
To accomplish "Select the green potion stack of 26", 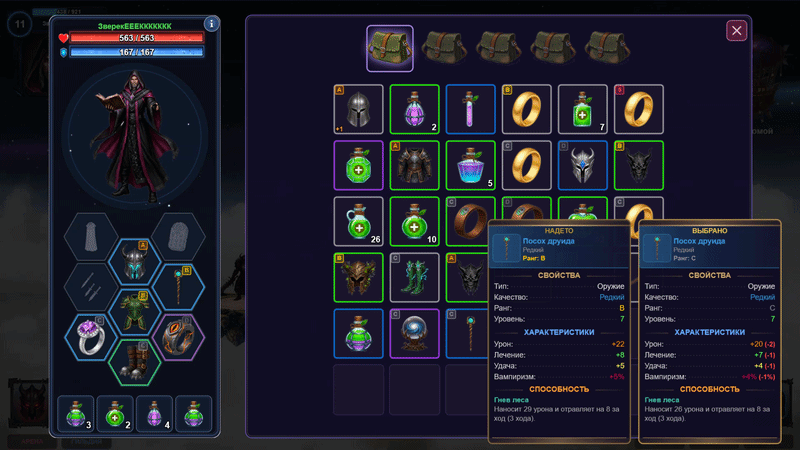I will pyautogui.click(x=358, y=221).
